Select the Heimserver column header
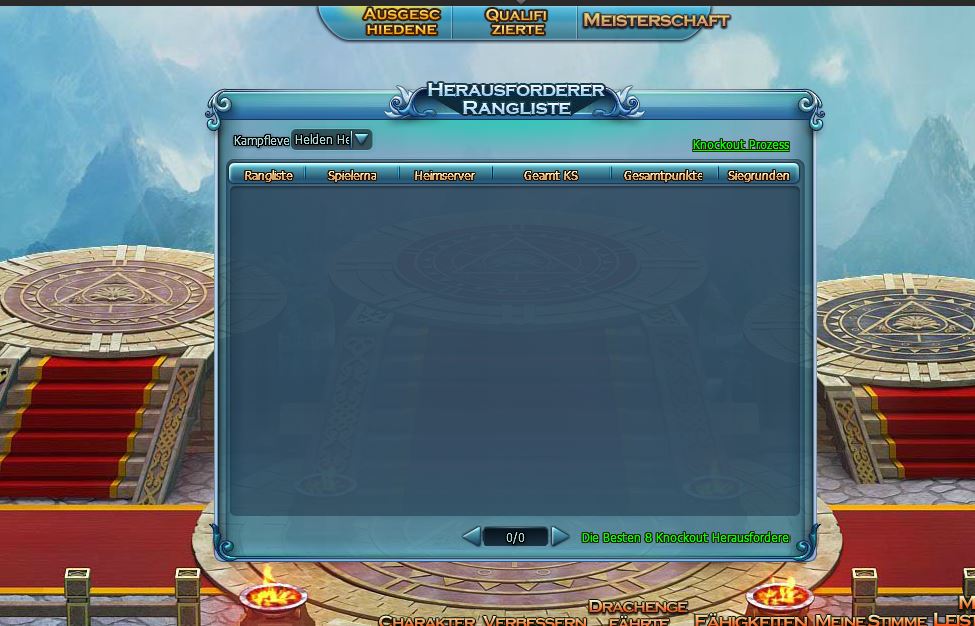The image size is (975, 626). coord(444,175)
